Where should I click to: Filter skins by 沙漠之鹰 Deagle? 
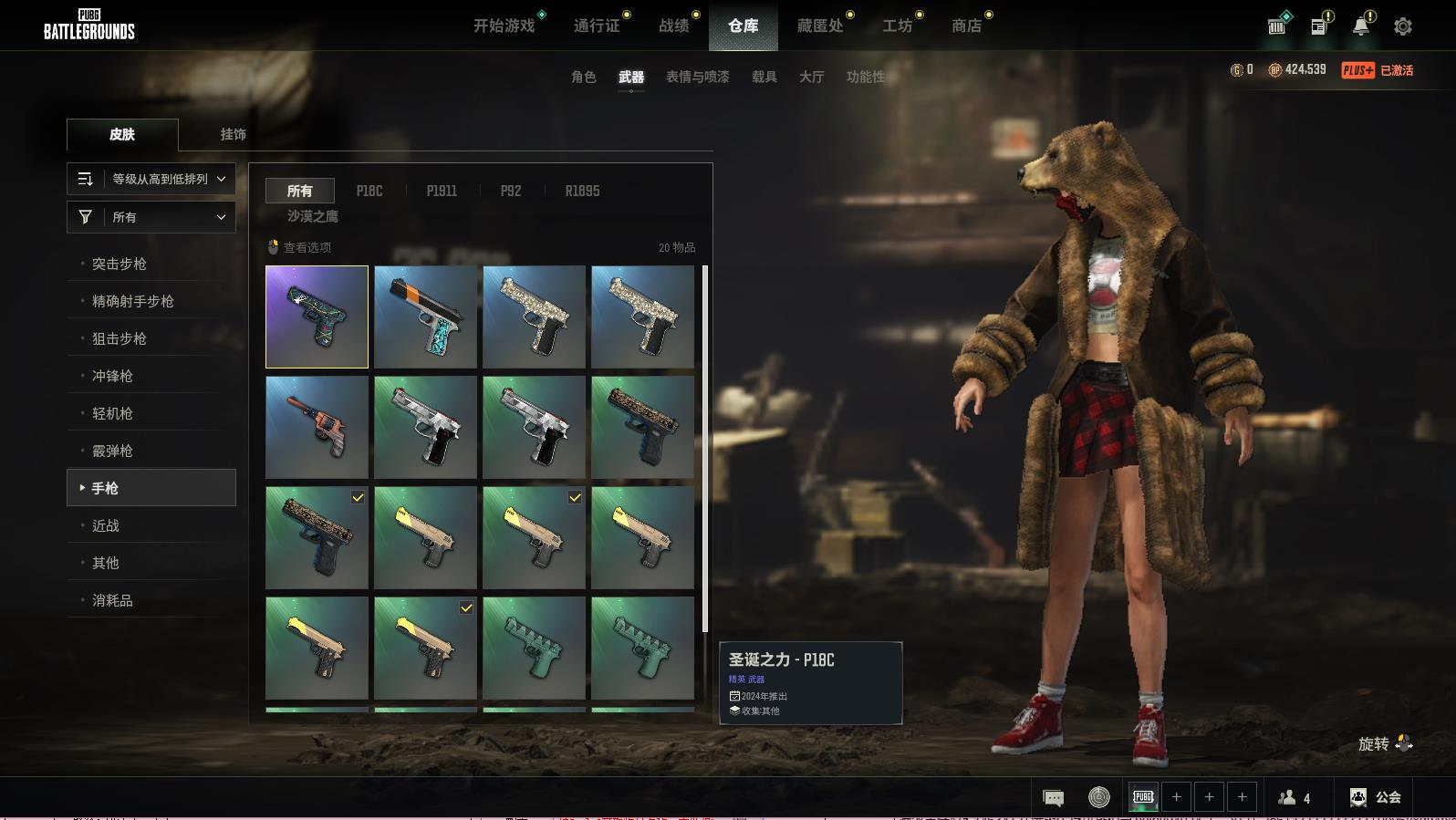pyautogui.click(x=313, y=216)
